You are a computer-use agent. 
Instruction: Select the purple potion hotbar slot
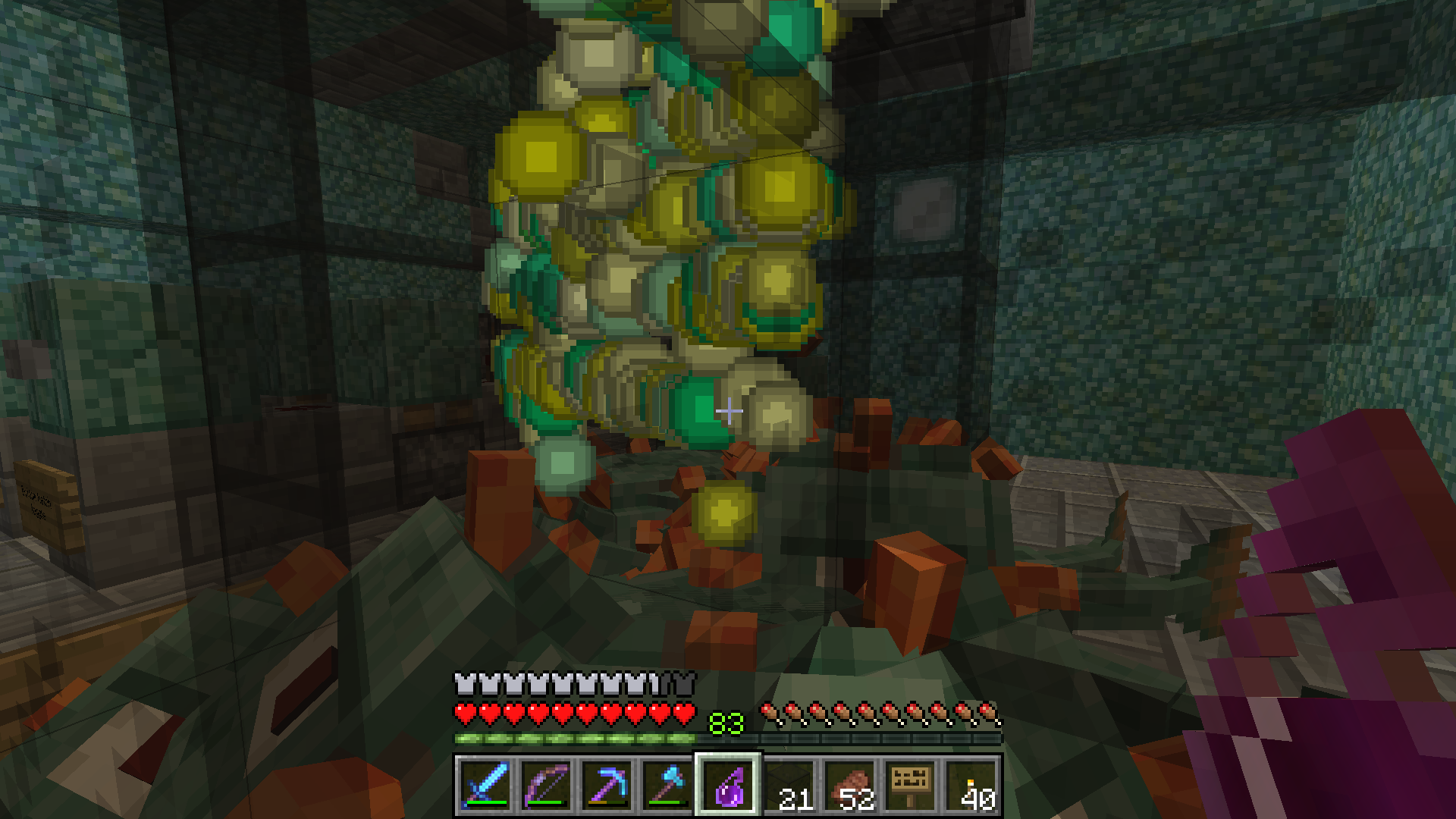(728, 785)
